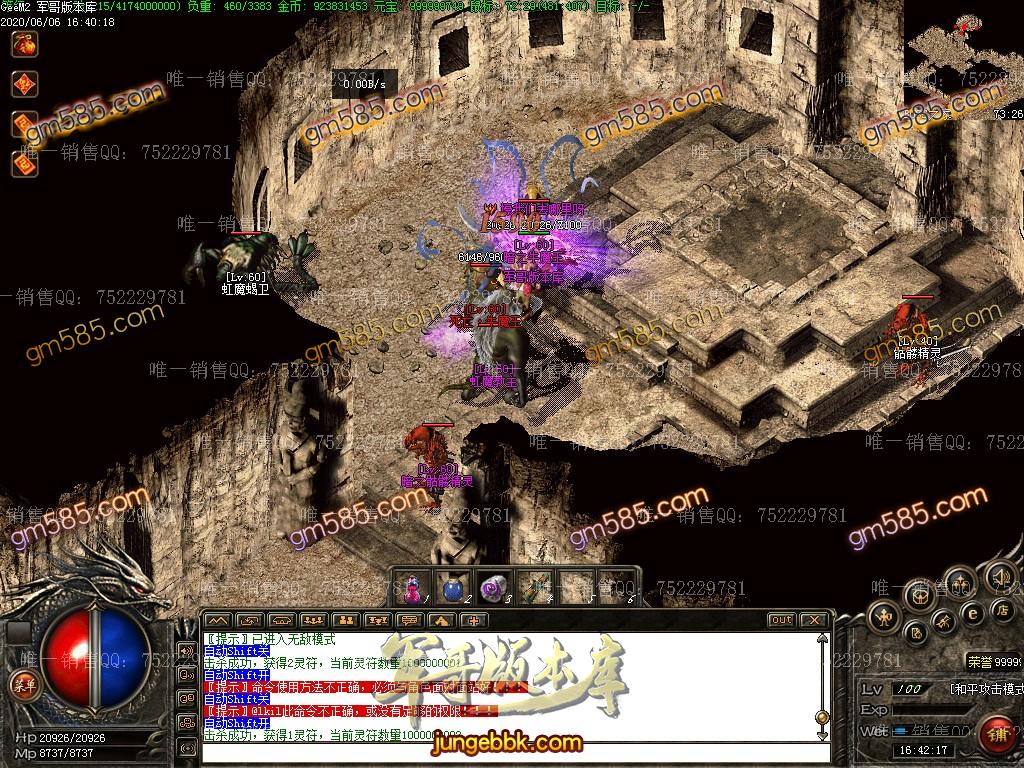Select the 荣誉 honor label

980,662
